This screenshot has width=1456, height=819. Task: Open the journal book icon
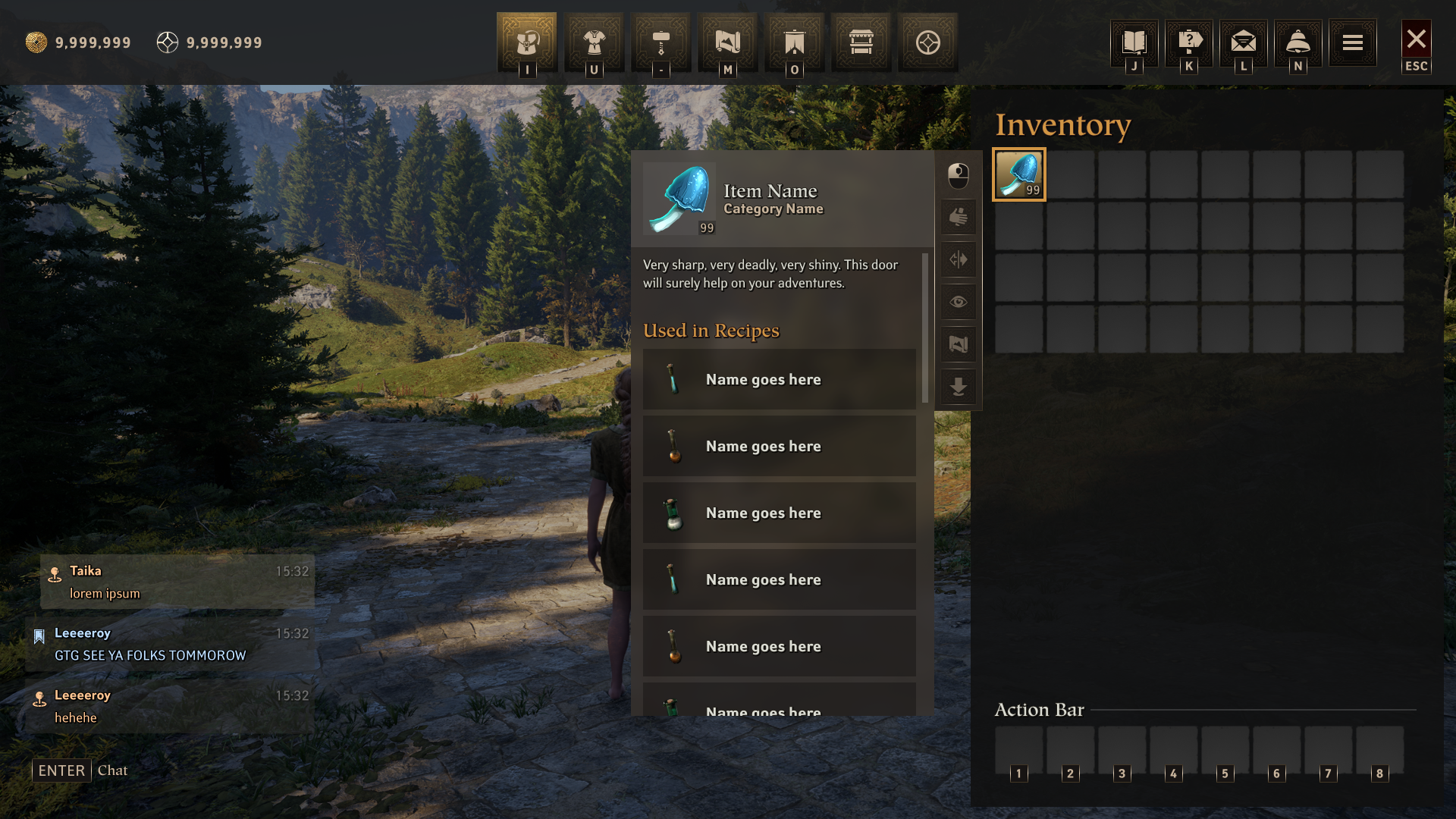(1134, 42)
